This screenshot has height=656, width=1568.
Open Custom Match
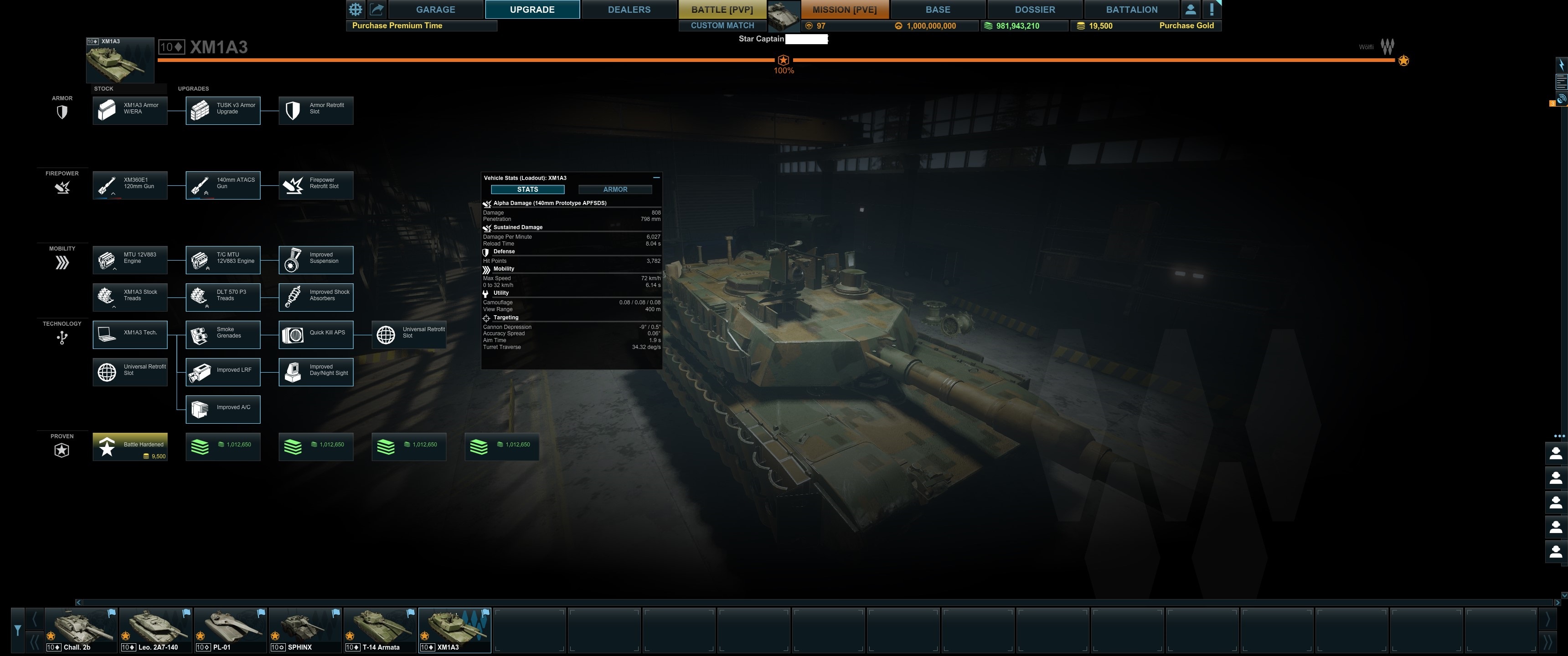[x=722, y=26]
